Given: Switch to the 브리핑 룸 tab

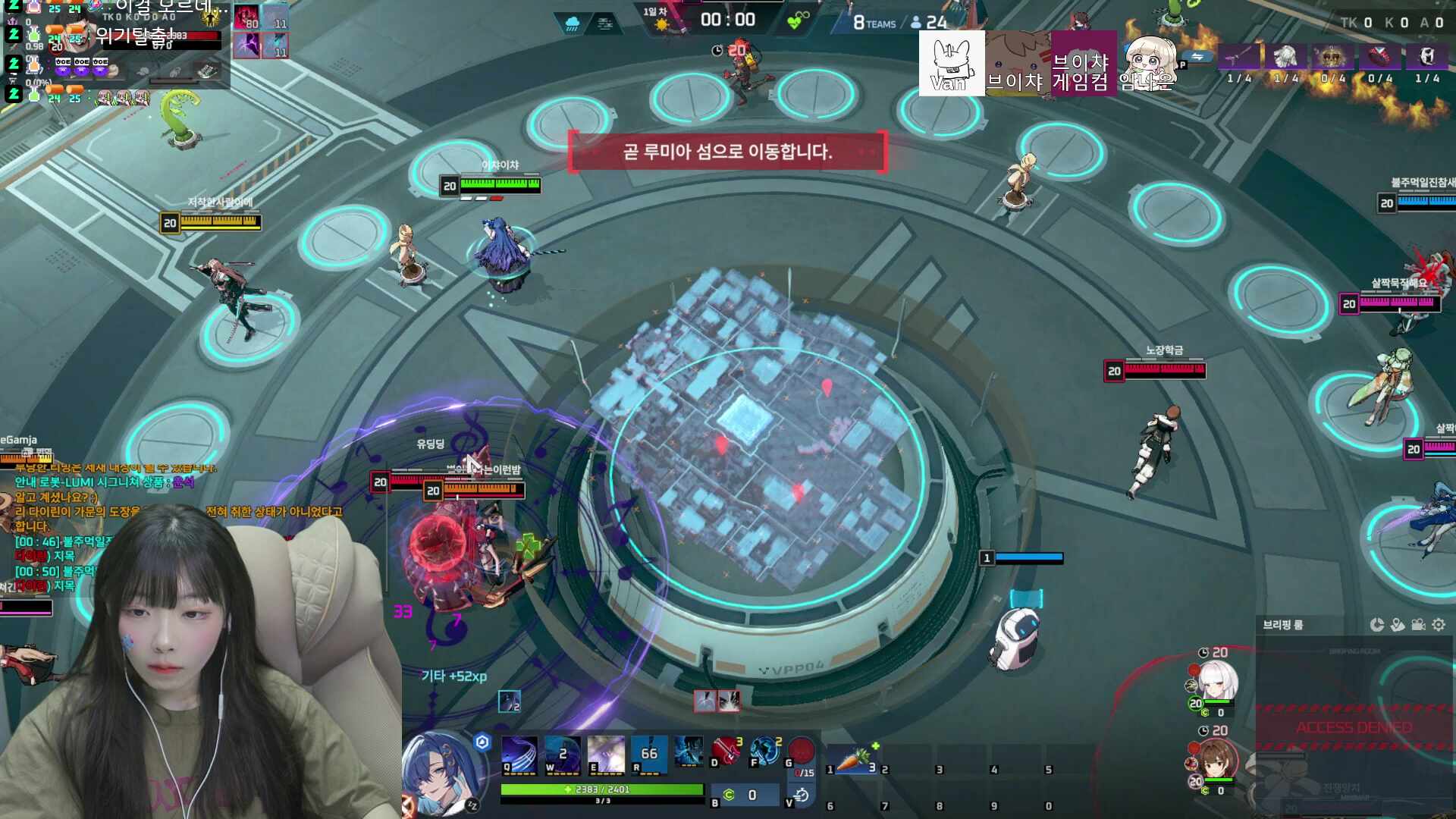Looking at the screenshot, I should [1282, 624].
